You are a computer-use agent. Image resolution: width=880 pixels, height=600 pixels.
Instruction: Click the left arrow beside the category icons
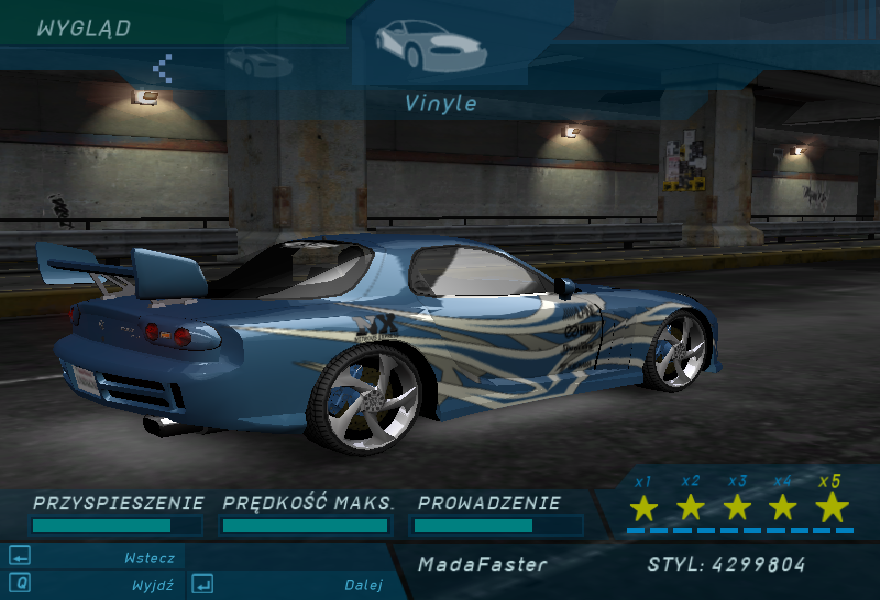tap(163, 68)
